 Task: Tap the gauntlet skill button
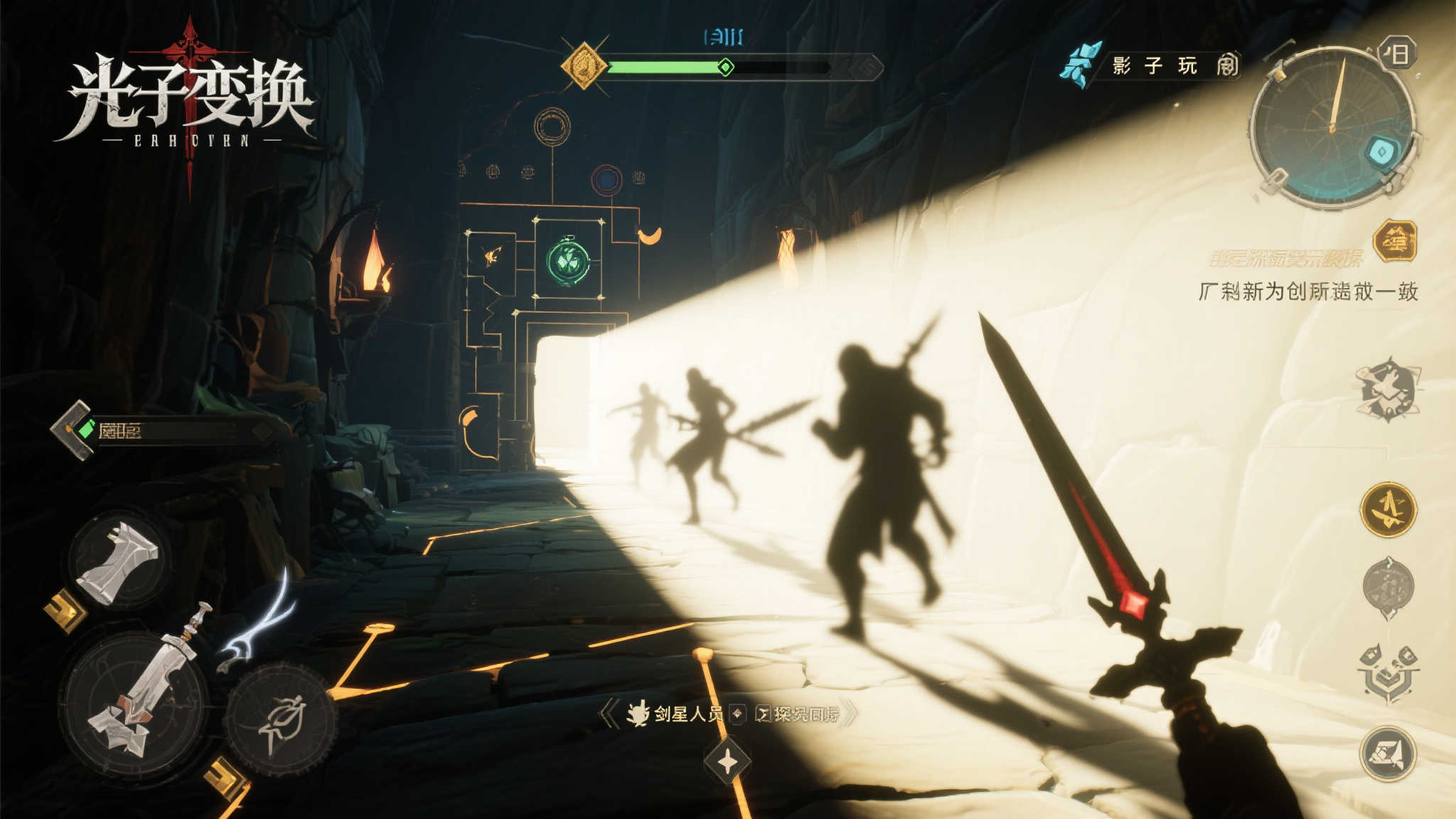118,562
